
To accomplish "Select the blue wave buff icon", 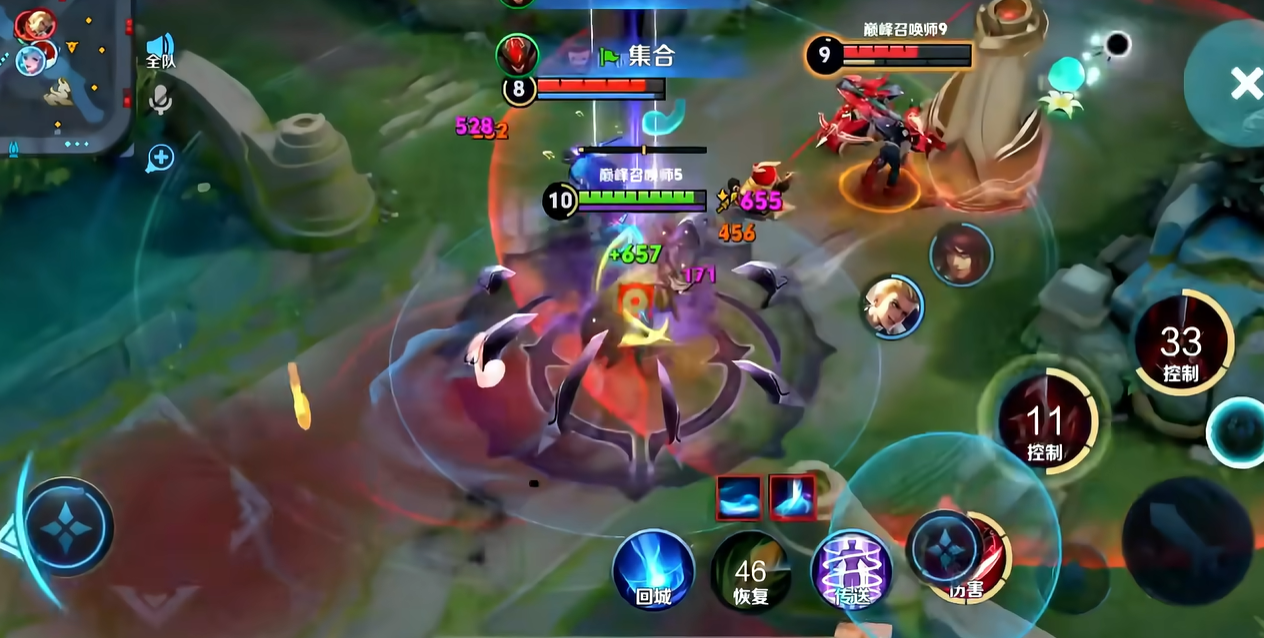I will 740,497.
